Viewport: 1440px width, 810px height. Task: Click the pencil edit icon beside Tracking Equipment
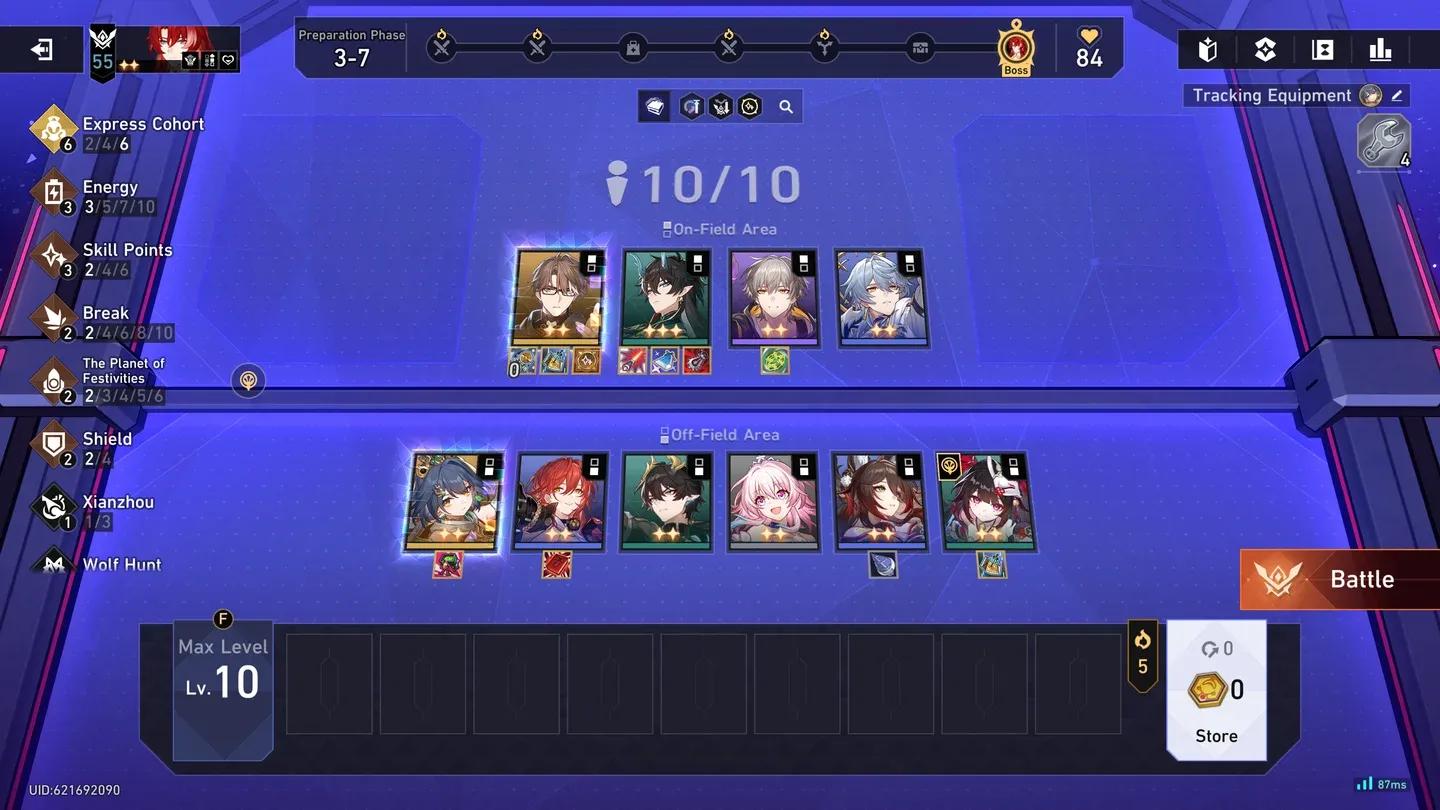[1399, 95]
